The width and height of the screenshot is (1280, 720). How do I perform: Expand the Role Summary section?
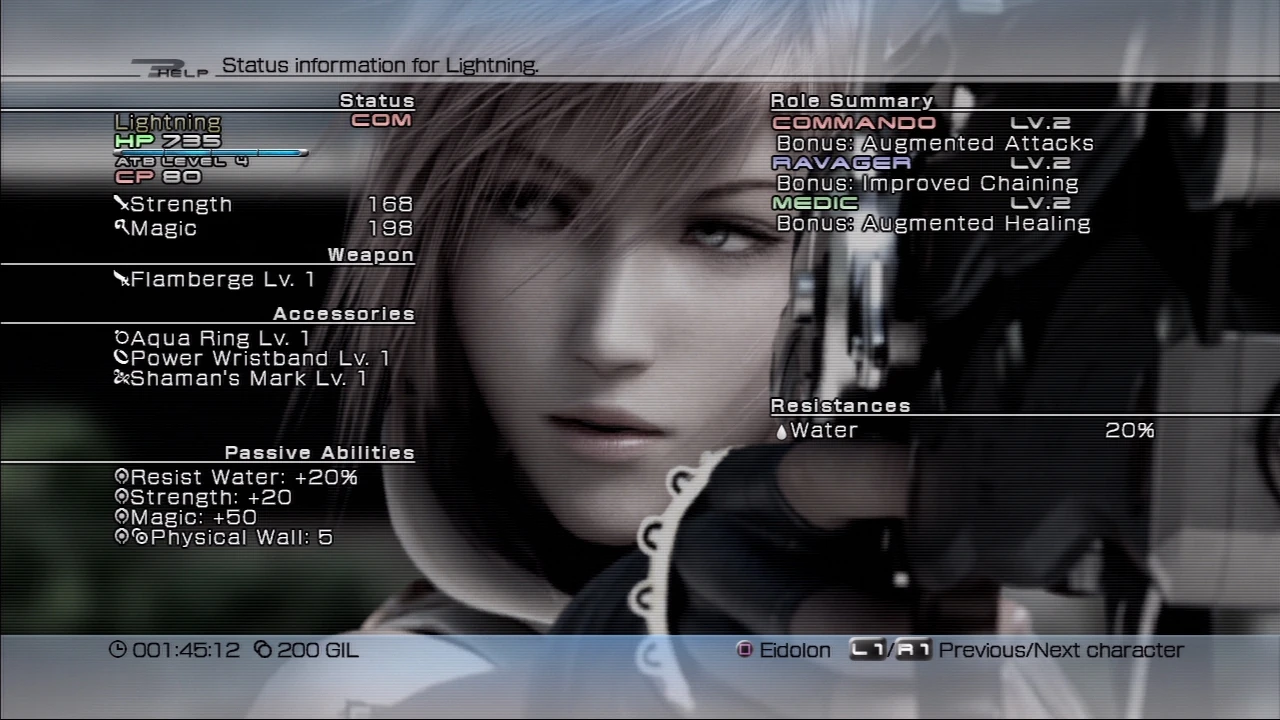click(x=851, y=100)
